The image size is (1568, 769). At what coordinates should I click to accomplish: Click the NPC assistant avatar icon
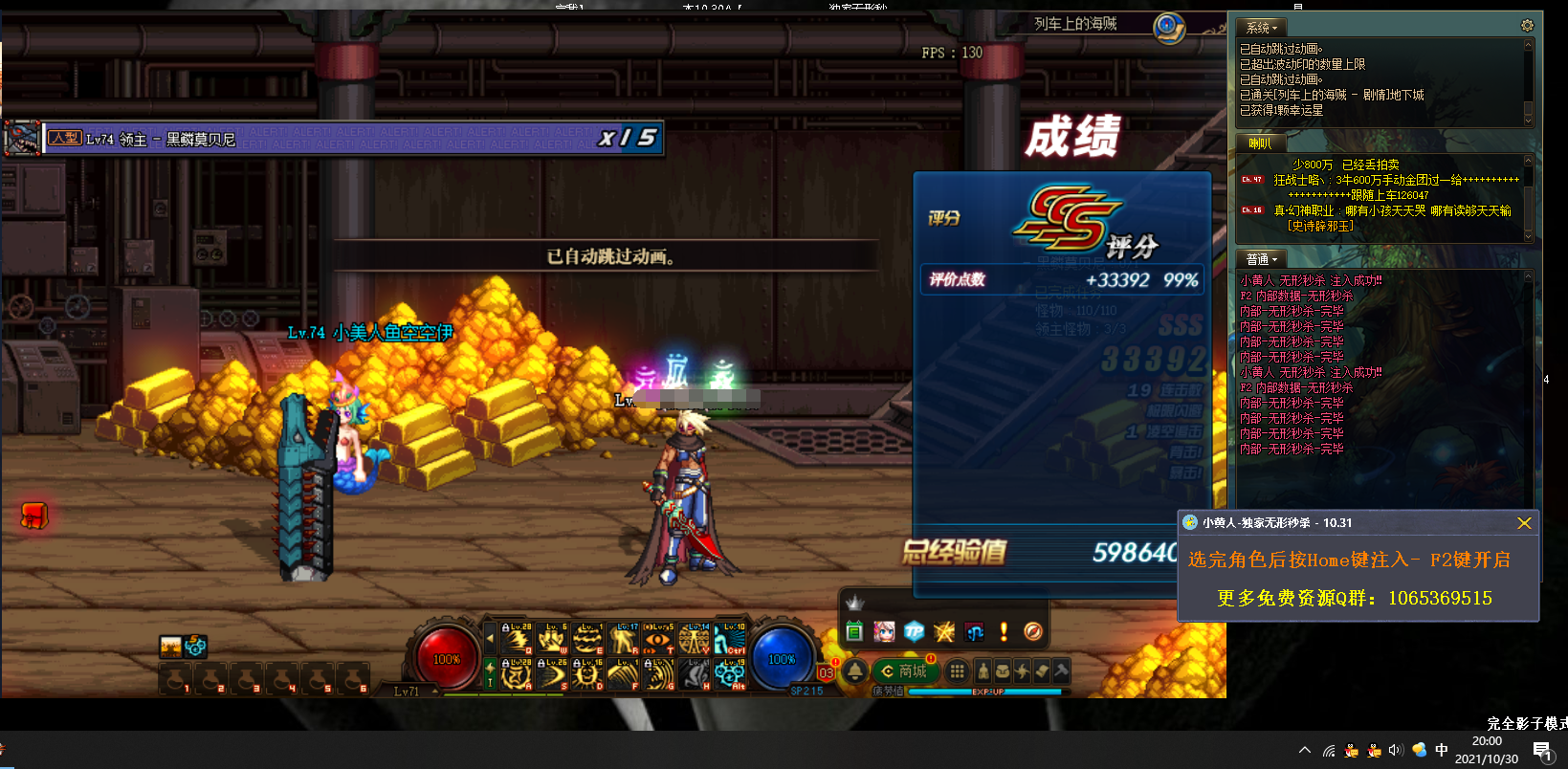pyautogui.click(x=884, y=631)
